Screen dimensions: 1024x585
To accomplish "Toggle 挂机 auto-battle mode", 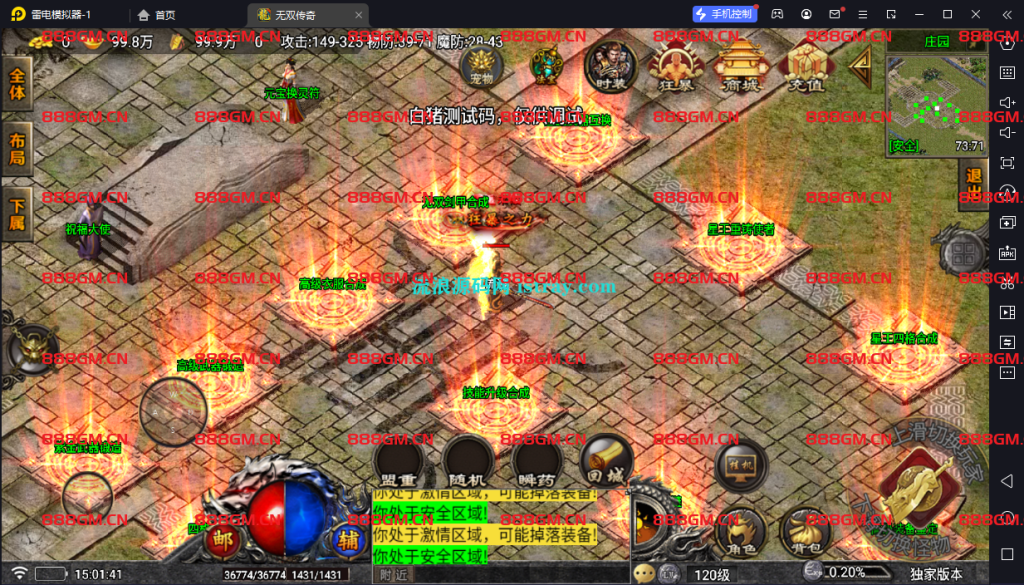I will (741, 465).
